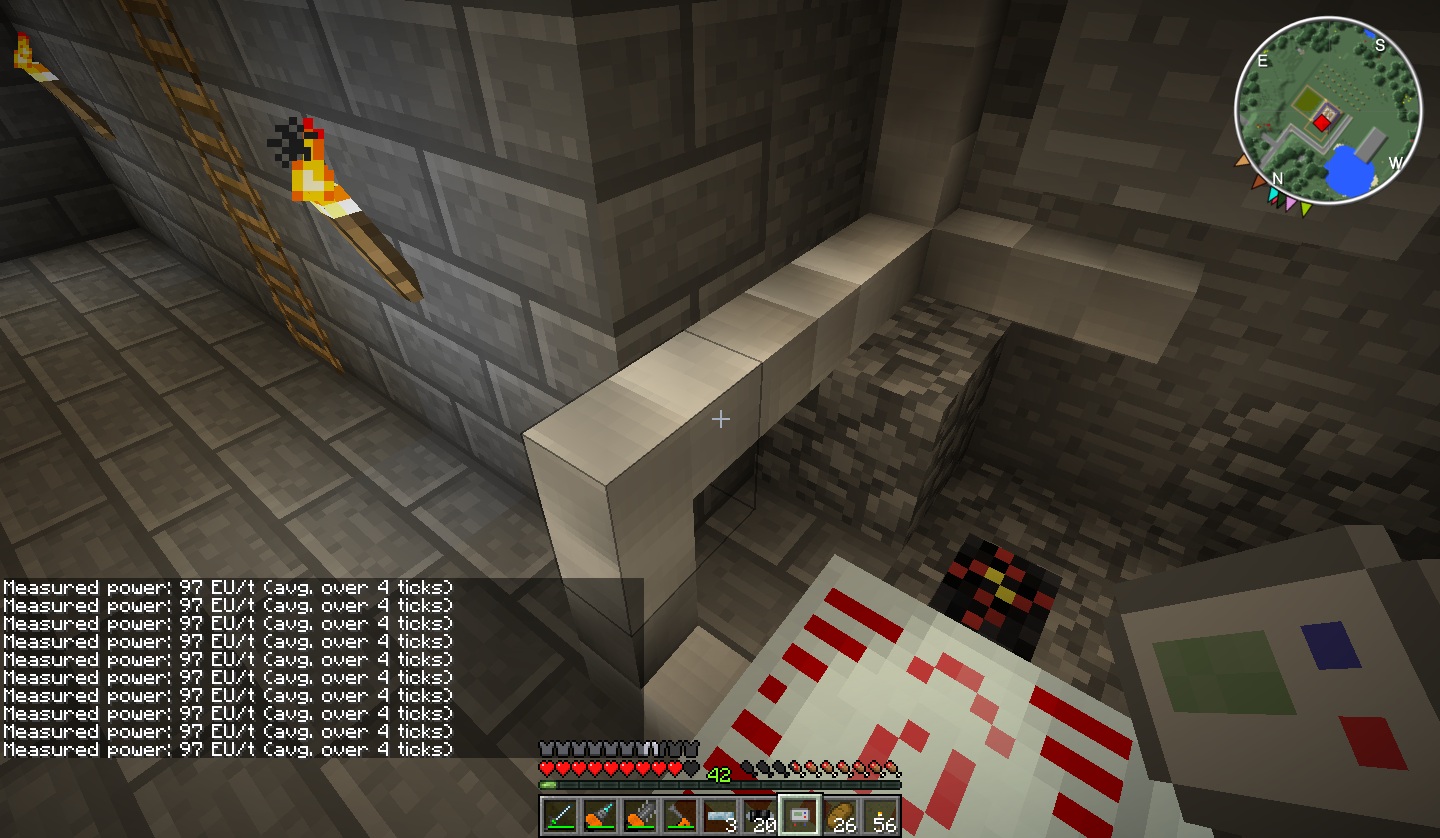This screenshot has height=838, width=1440.
Task: Select the dark cable stack of 20
Action: (760, 816)
